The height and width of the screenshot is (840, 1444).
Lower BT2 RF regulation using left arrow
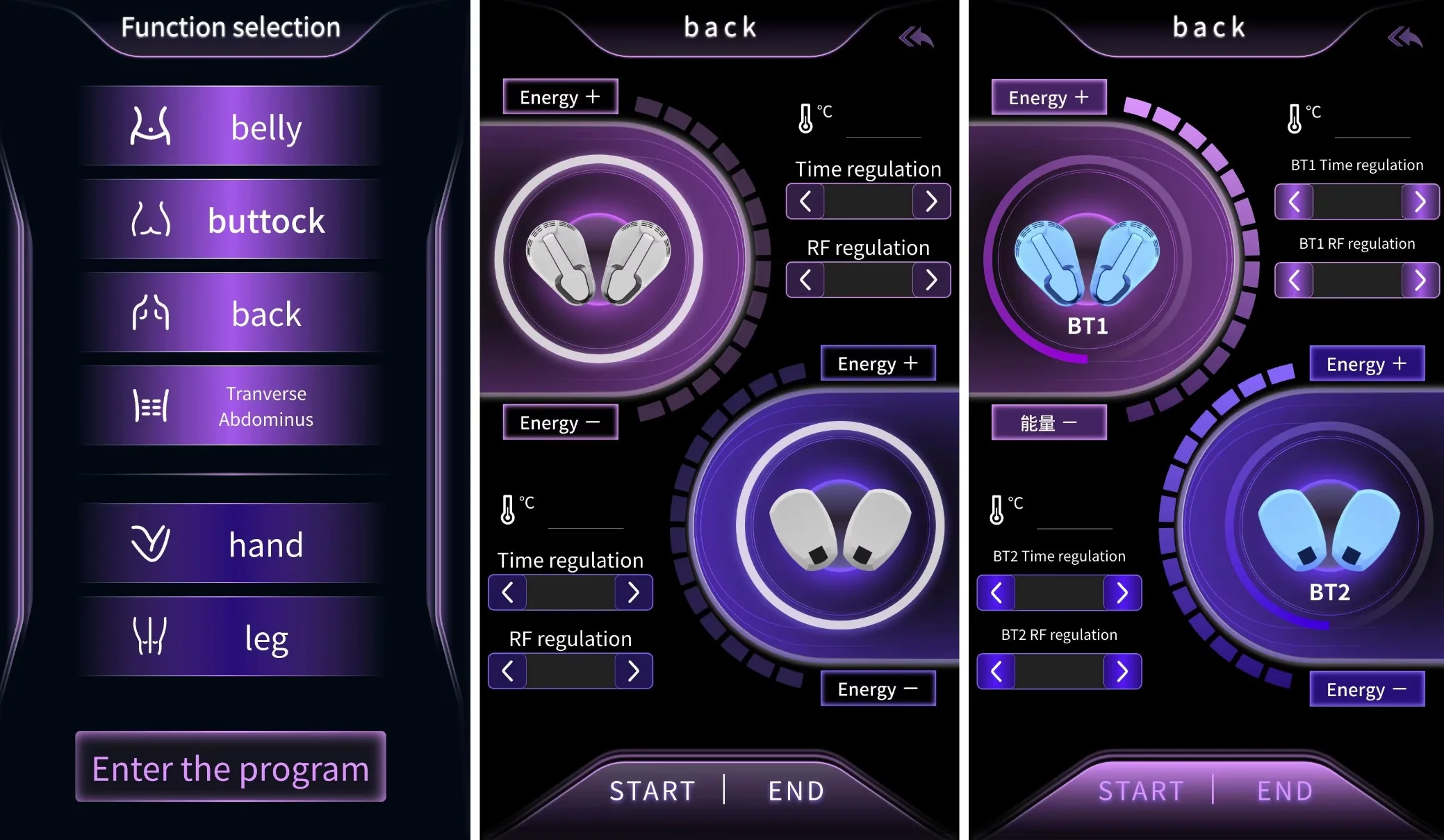(x=996, y=672)
